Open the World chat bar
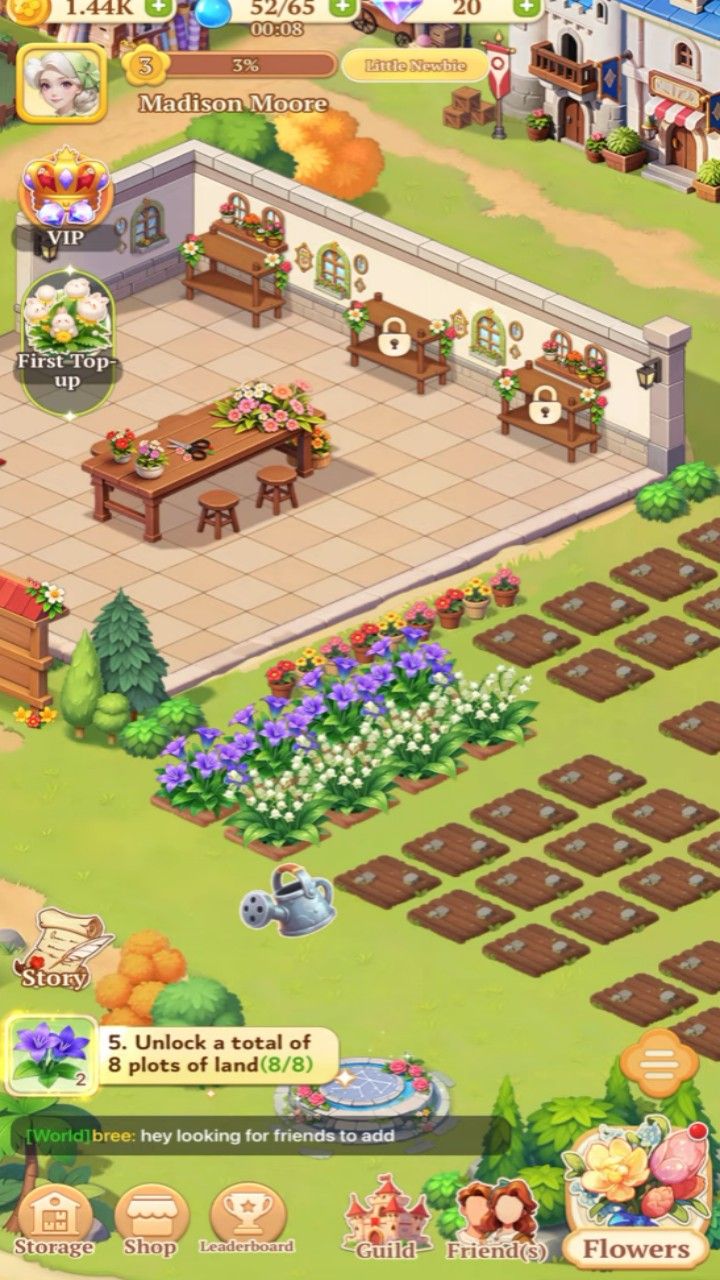This screenshot has width=720, height=1280. click(x=250, y=1135)
